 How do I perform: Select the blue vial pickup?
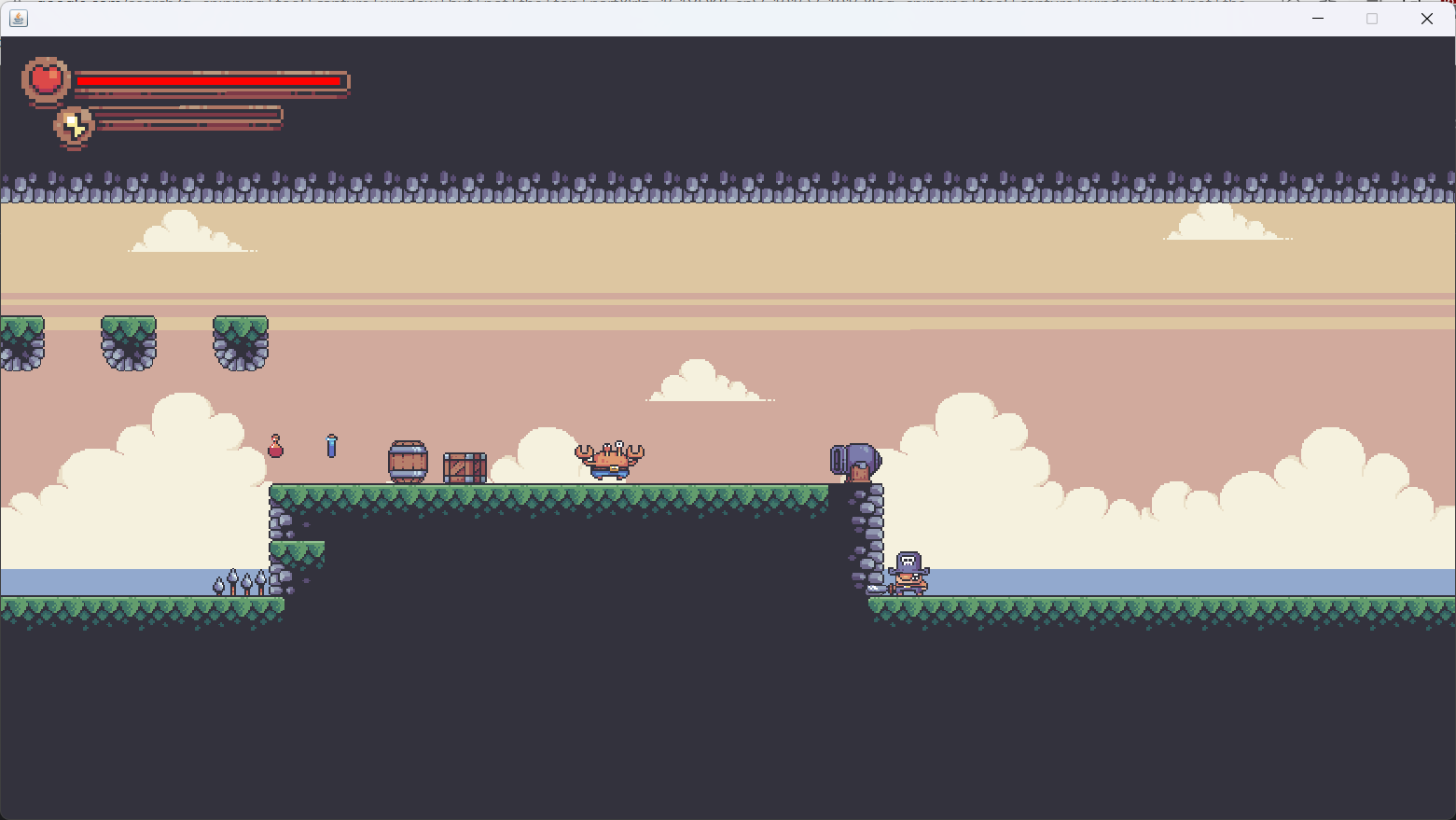pyautogui.click(x=332, y=447)
